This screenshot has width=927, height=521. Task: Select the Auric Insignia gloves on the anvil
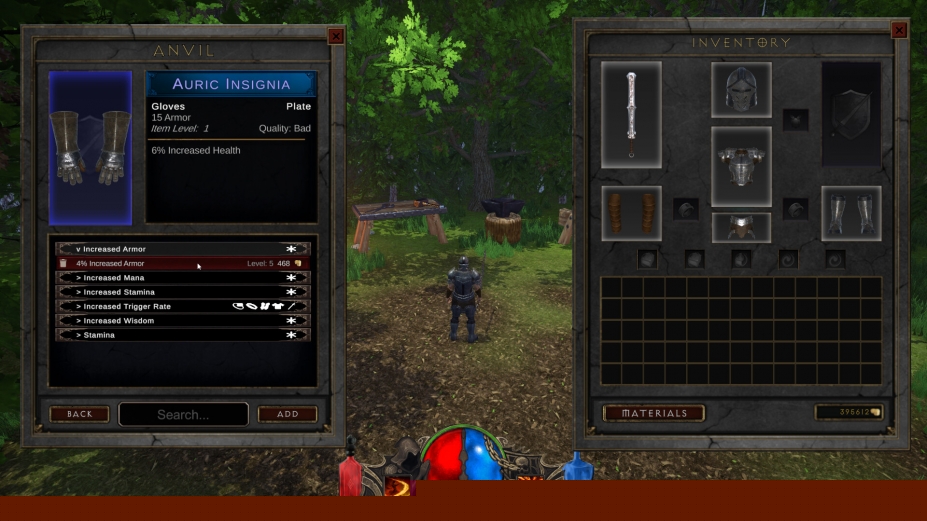pos(90,148)
